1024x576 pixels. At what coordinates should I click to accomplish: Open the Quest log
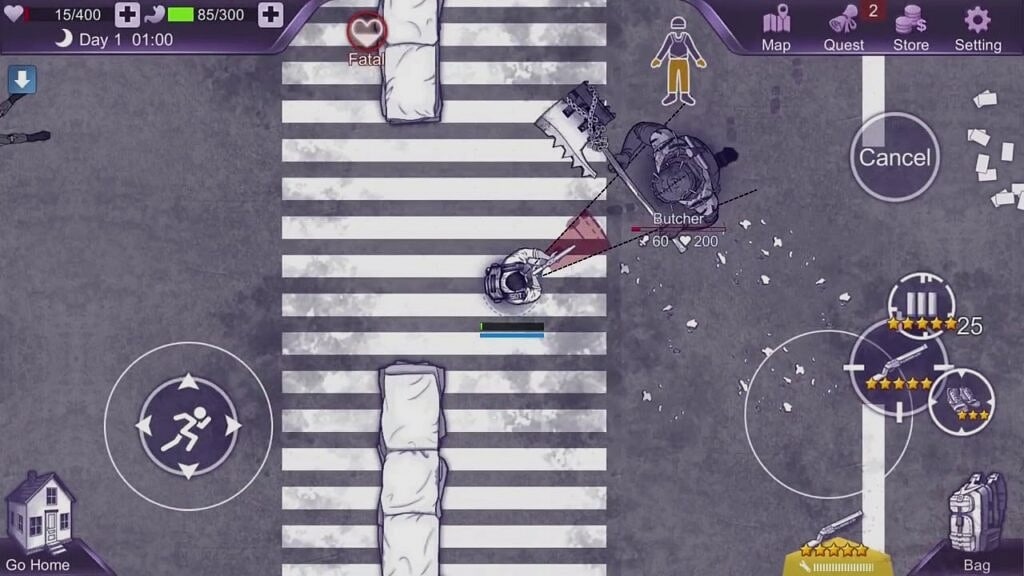[845, 28]
